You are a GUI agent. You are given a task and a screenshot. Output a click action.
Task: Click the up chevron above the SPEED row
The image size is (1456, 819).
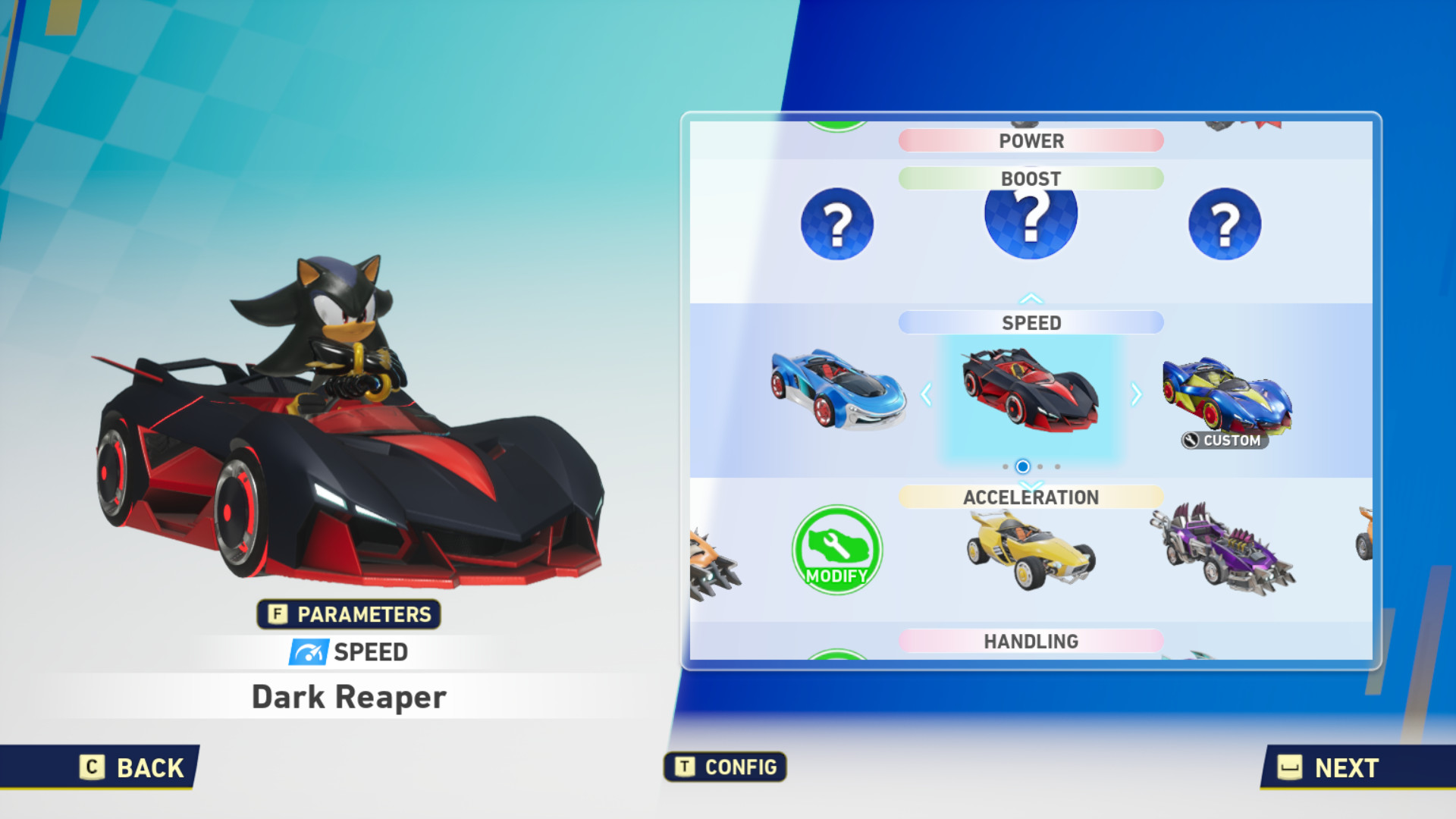[1030, 297]
